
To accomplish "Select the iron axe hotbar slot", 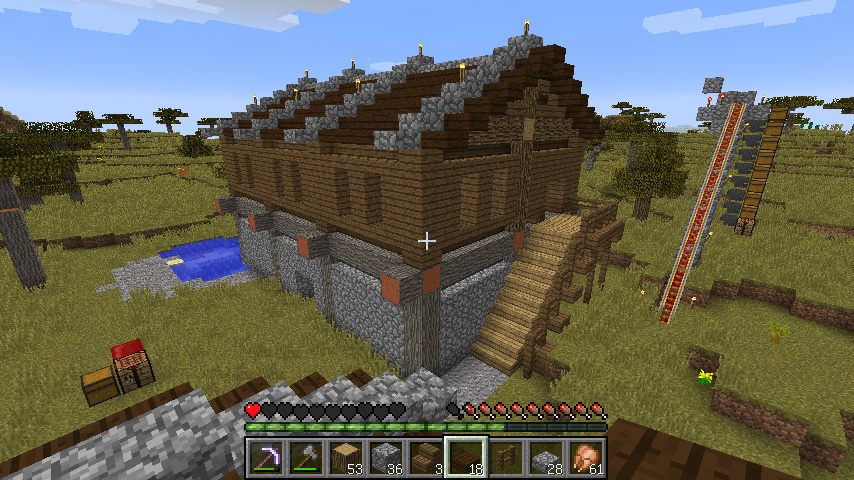I will pyautogui.click(x=307, y=458).
